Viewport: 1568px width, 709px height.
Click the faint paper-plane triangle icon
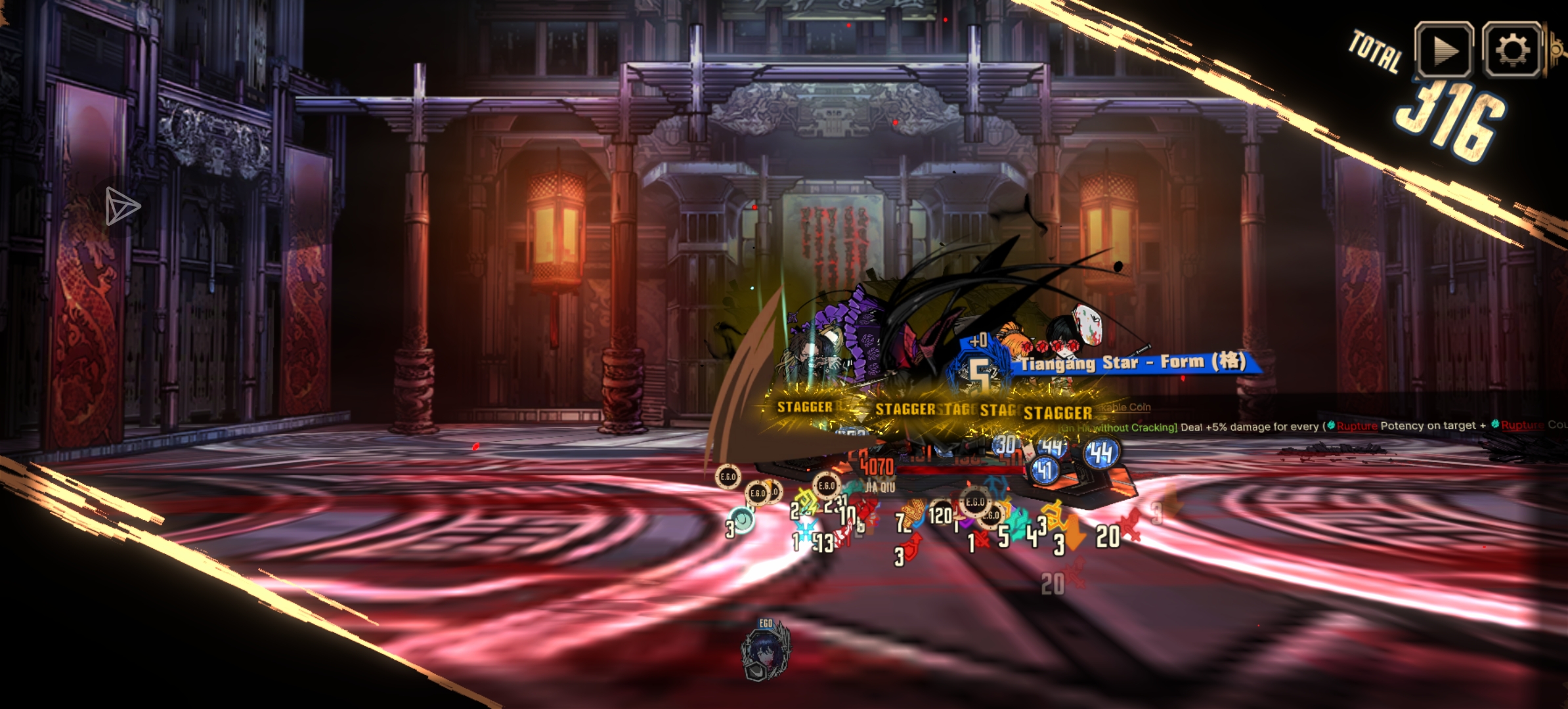point(122,207)
